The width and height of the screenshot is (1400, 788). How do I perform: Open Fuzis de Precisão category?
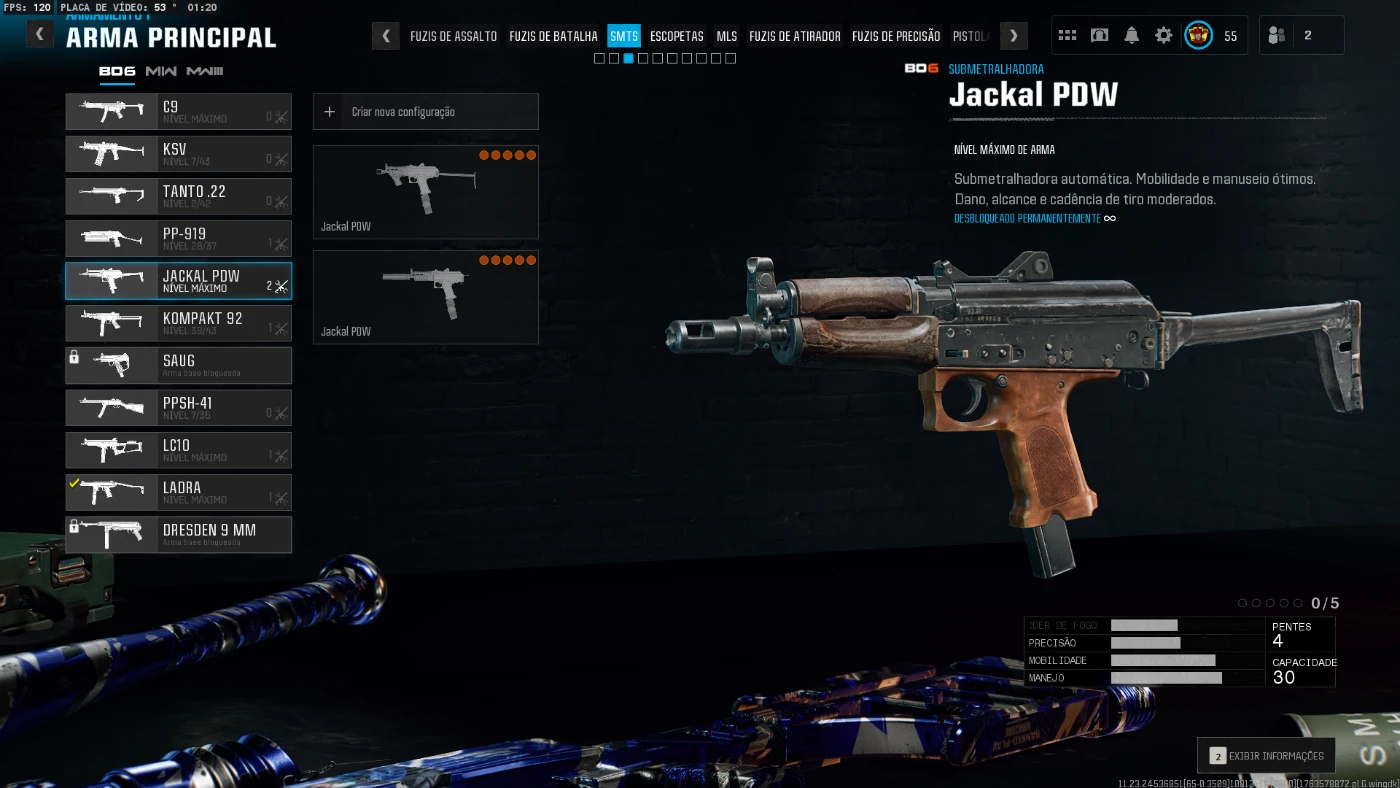click(896, 36)
